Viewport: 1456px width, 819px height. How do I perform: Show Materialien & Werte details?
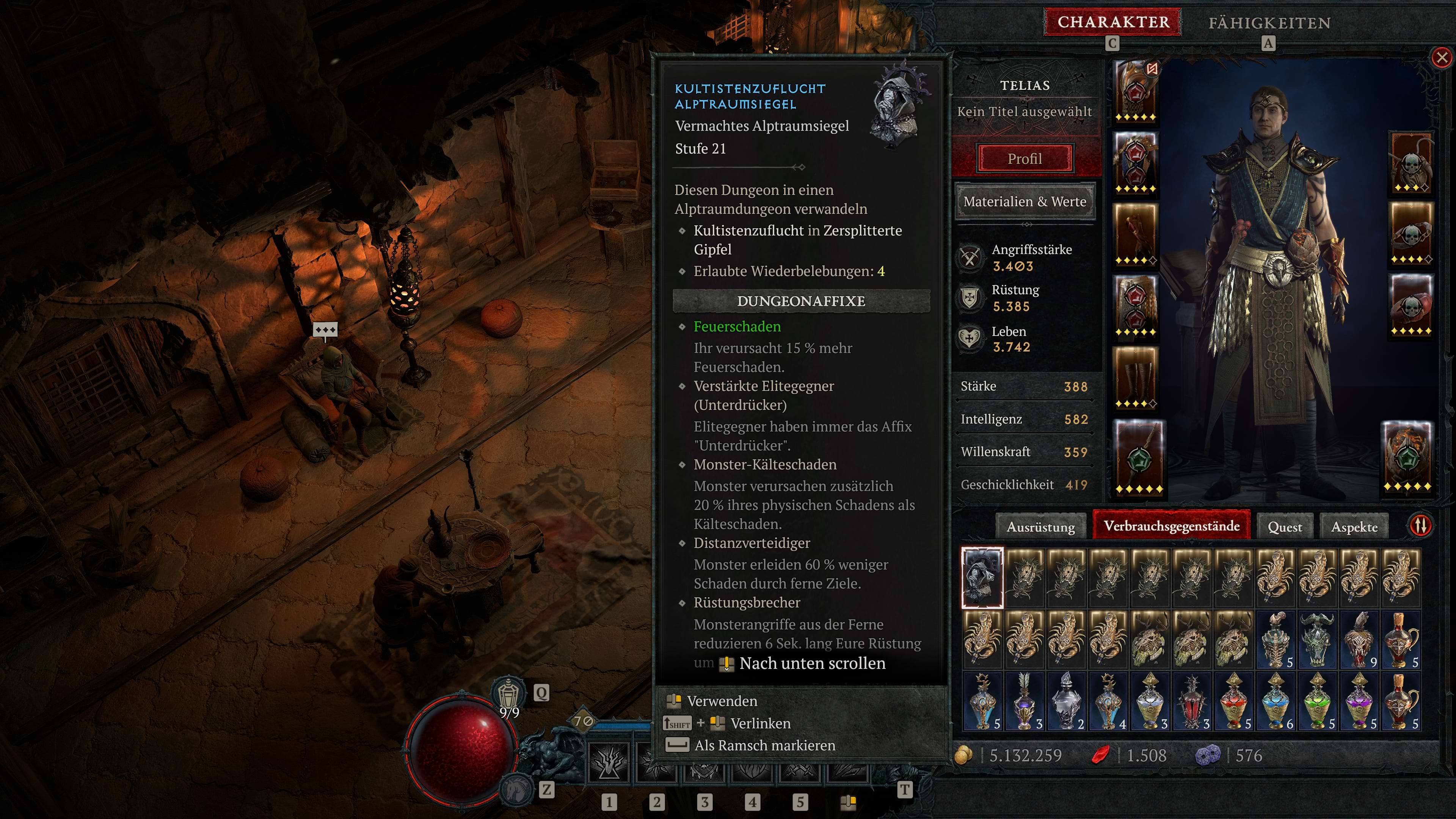click(x=1024, y=202)
